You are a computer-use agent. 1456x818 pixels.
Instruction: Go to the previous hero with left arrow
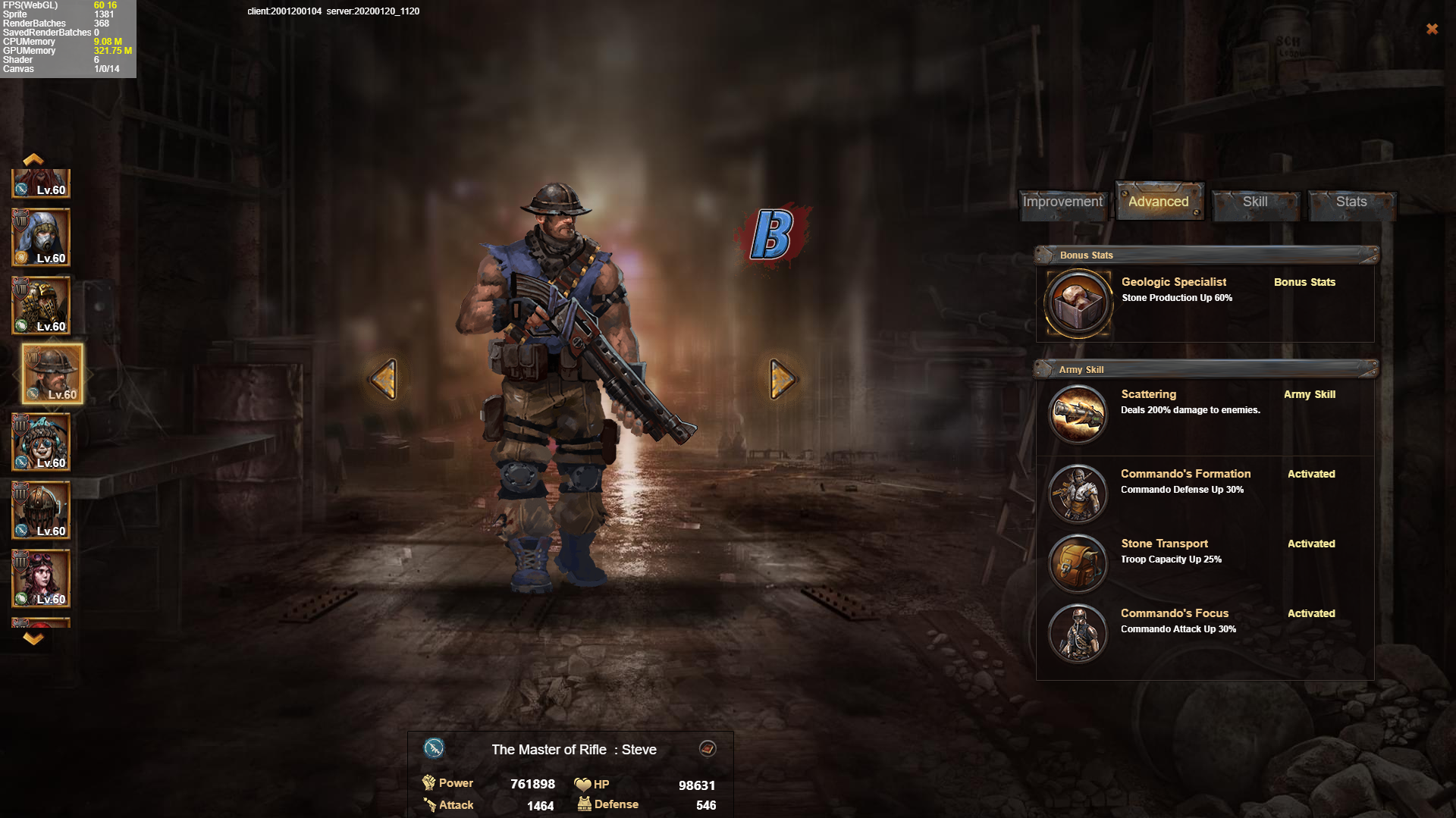[x=384, y=378]
